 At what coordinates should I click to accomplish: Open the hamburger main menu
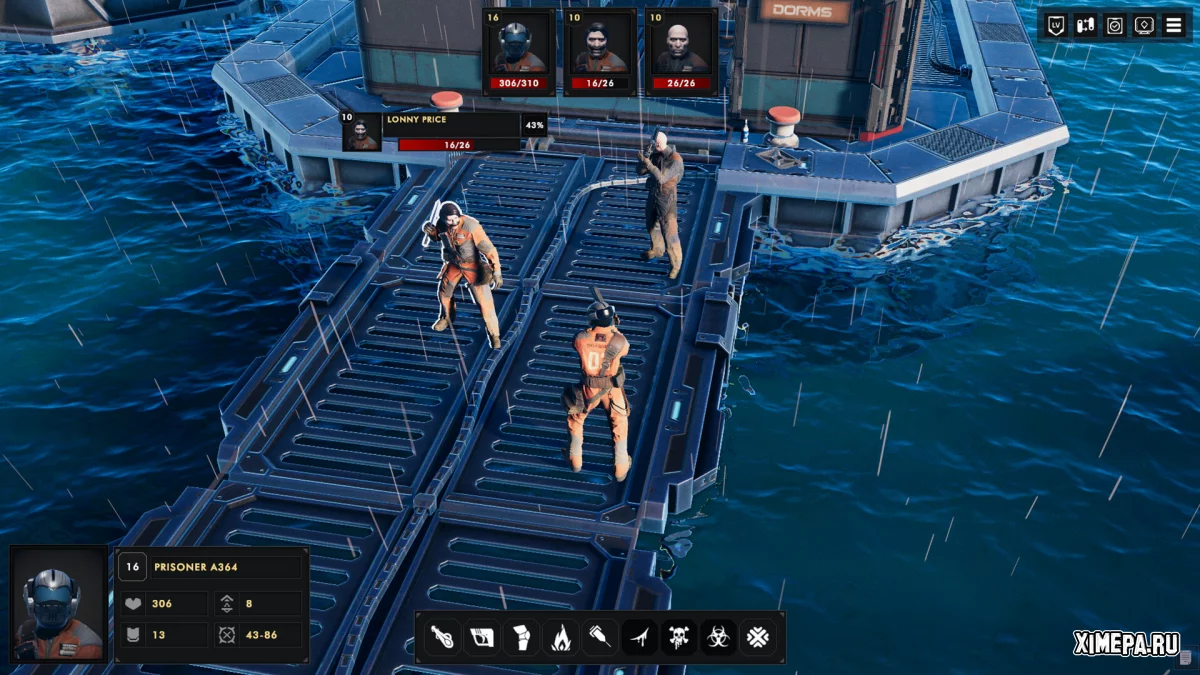click(x=1173, y=25)
